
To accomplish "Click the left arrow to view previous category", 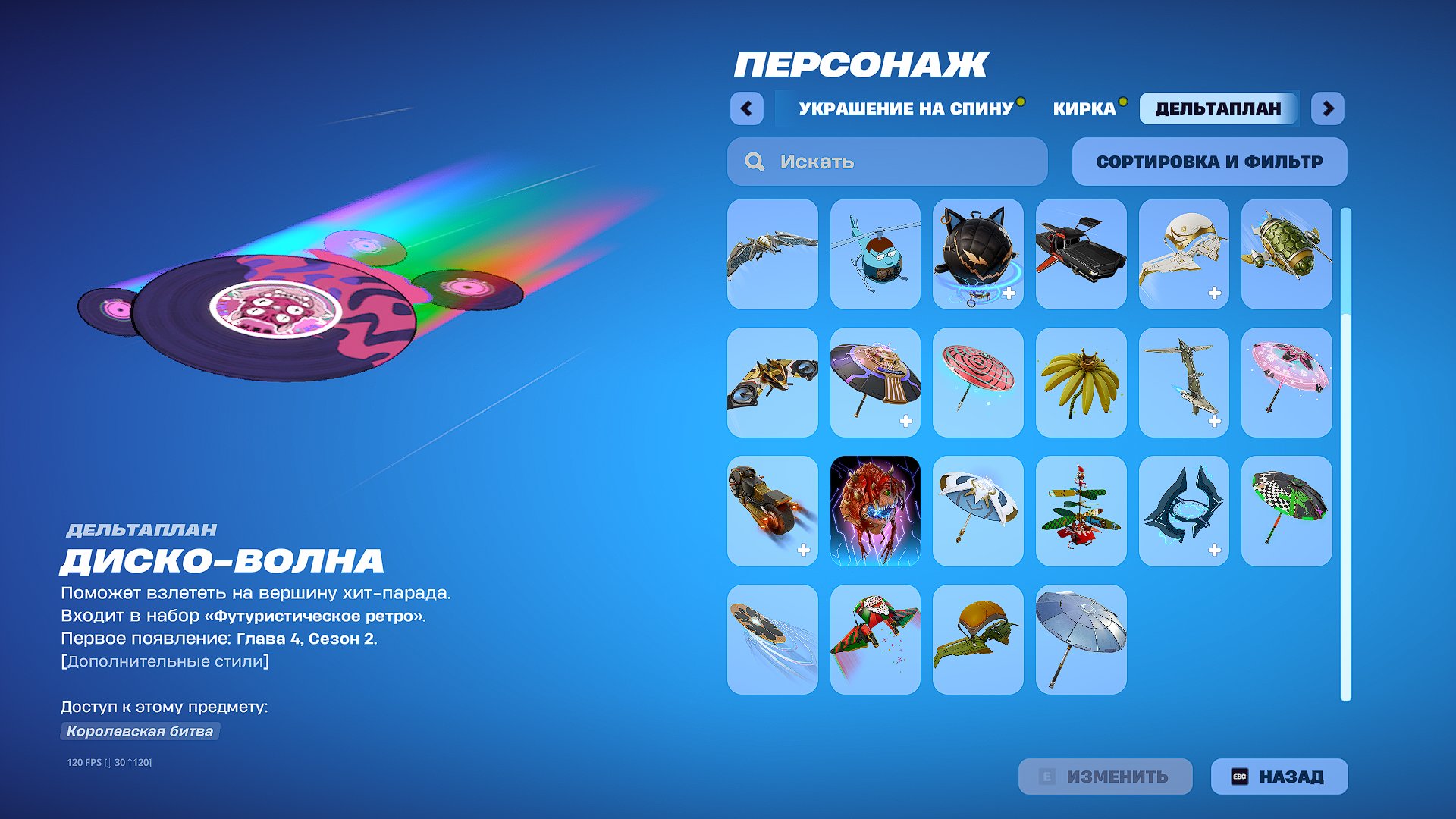I will 747,108.
